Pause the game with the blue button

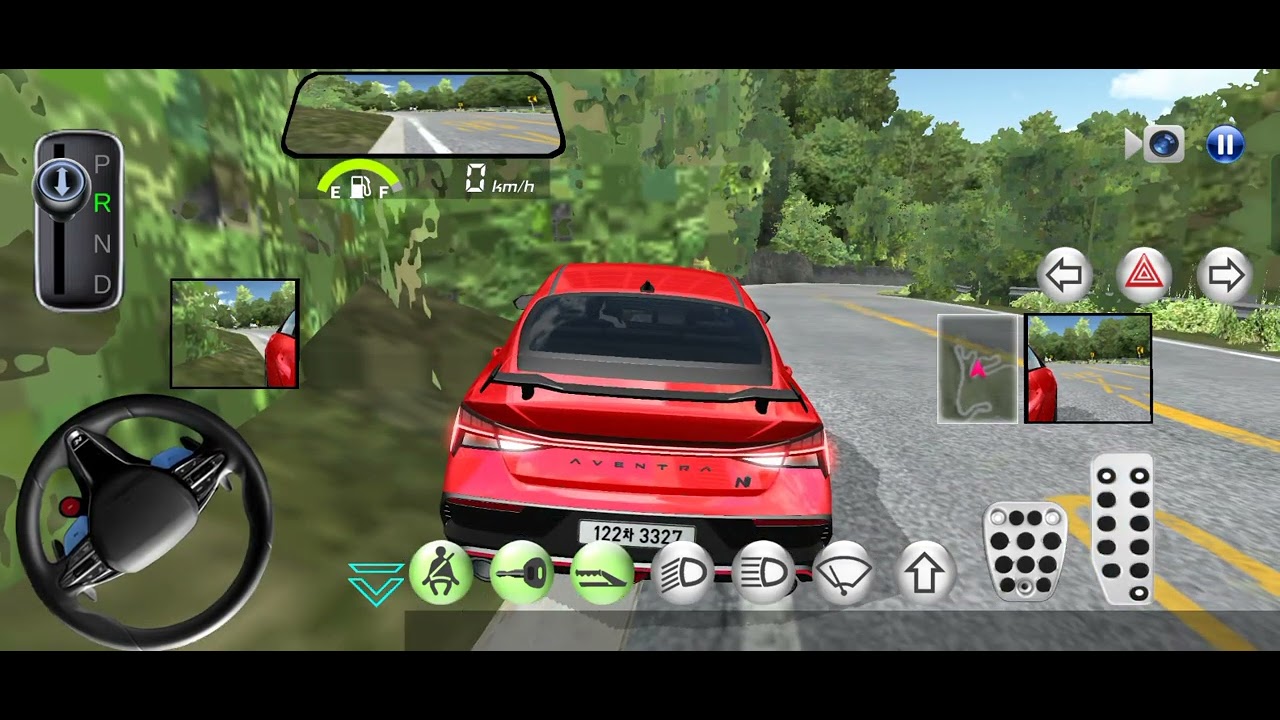coord(1225,145)
